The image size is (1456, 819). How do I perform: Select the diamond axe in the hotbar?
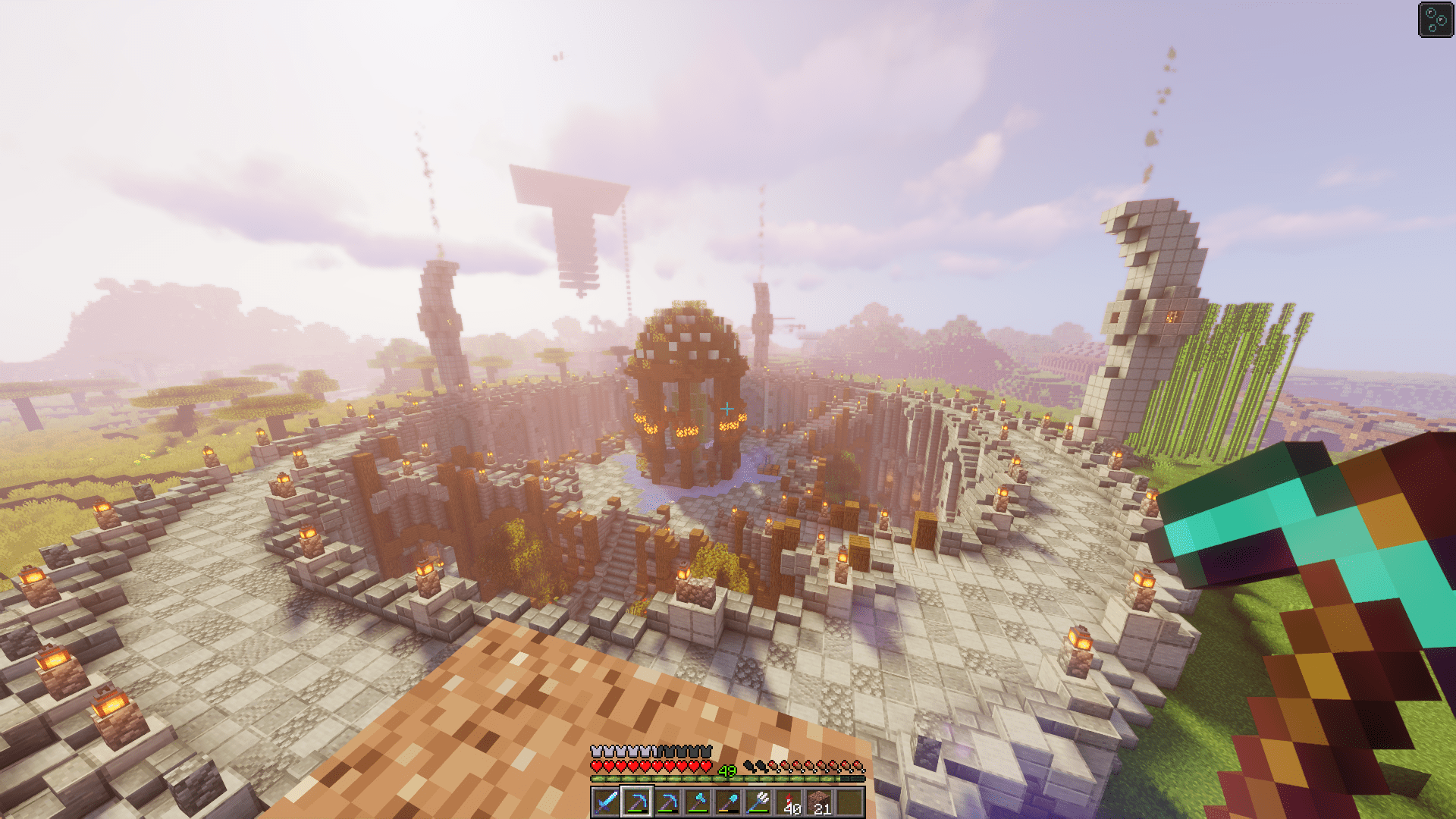(698, 802)
